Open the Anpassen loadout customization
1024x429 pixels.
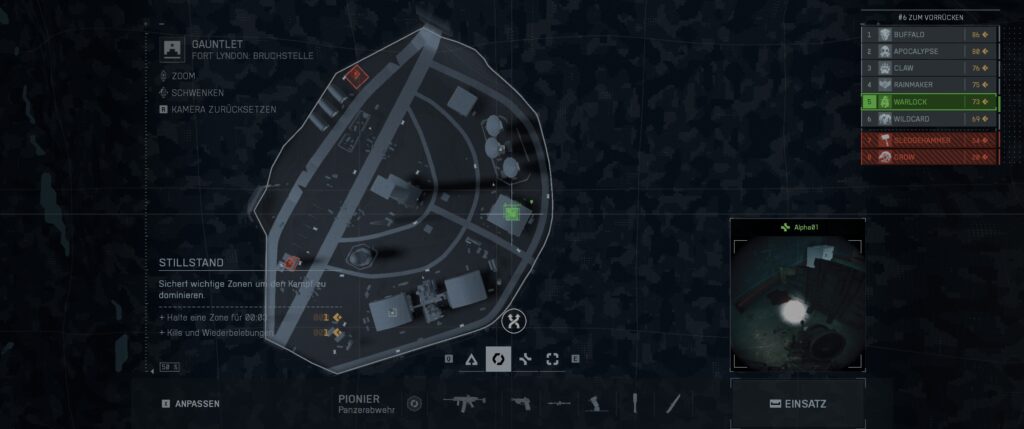[x=190, y=404]
